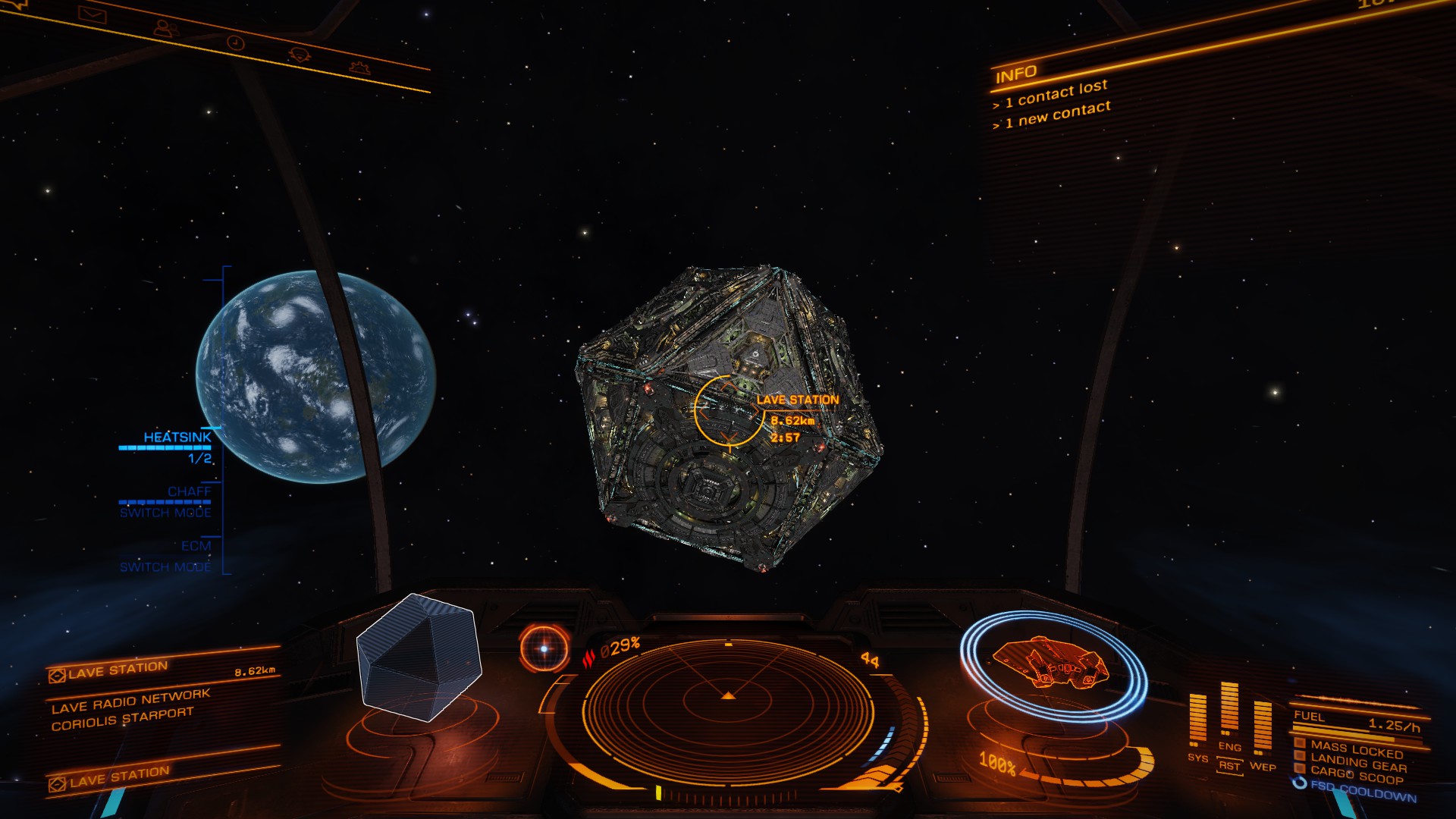This screenshot has width=1456, height=819.
Task: Click the target station hologram
Action: tap(419, 657)
